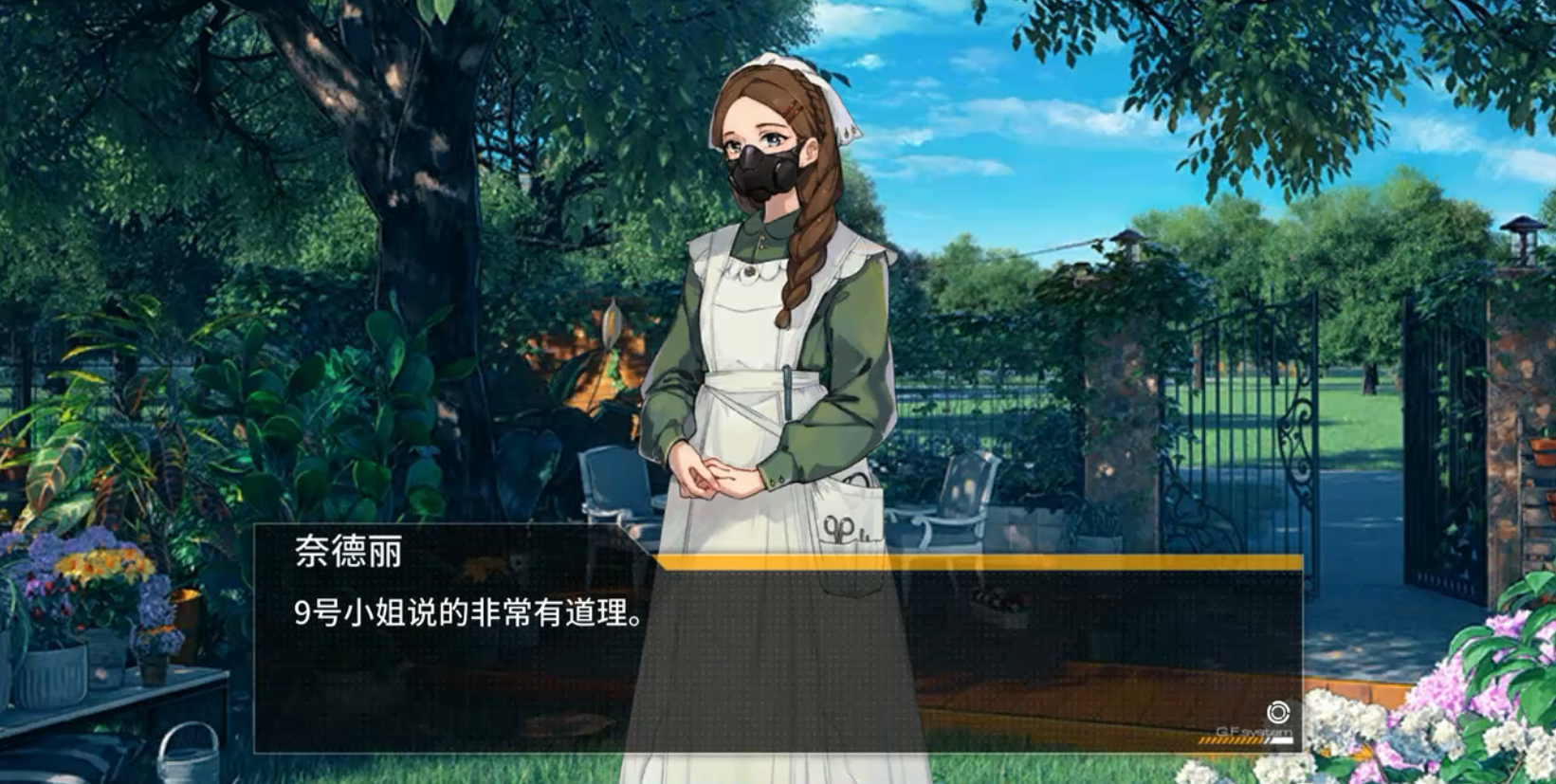
Task: Click the circular continue indicator in dialogue box
Action: [x=1277, y=713]
